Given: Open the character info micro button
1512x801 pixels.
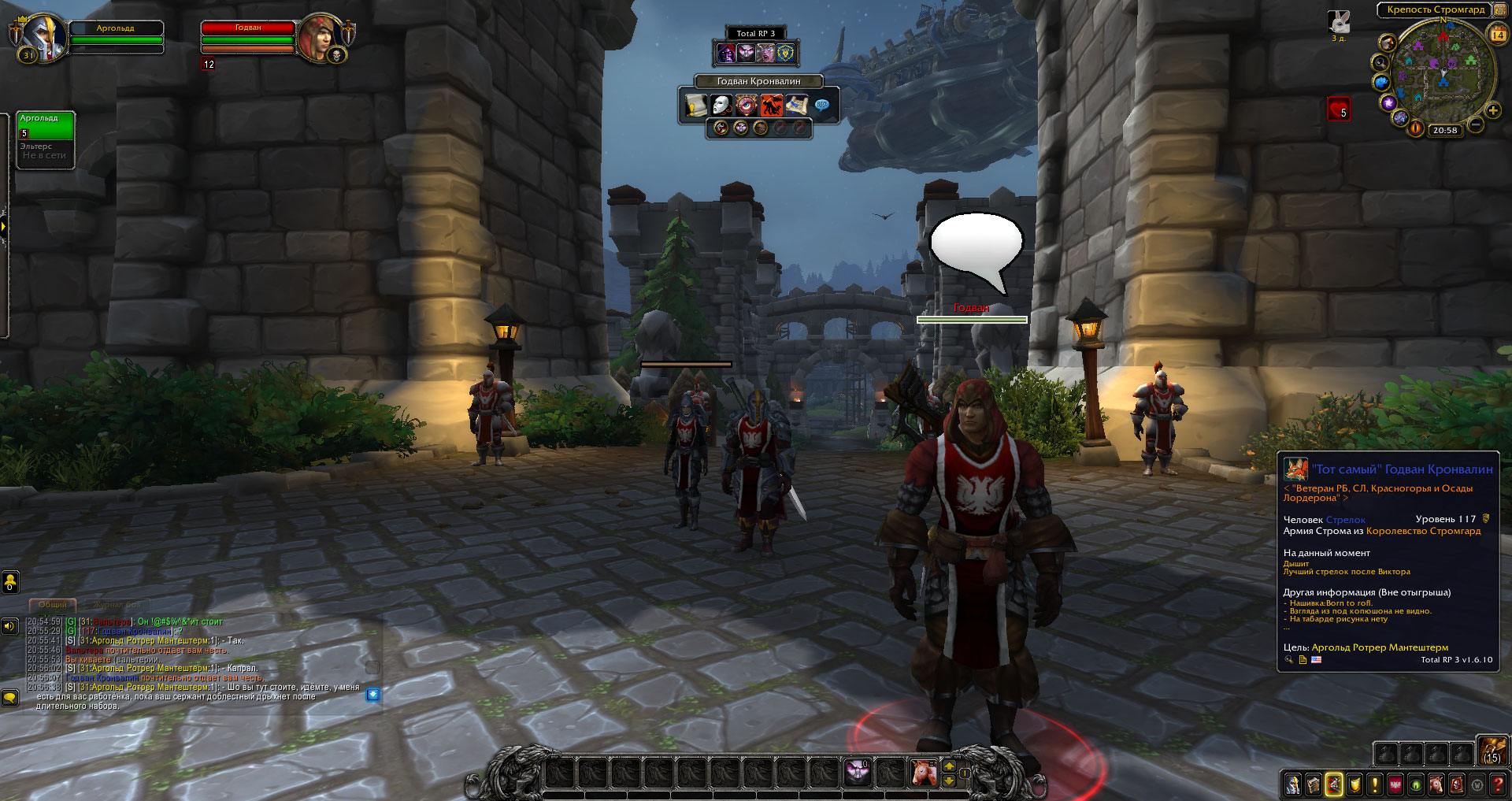Looking at the screenshot, I should [x=1293, y=784].
